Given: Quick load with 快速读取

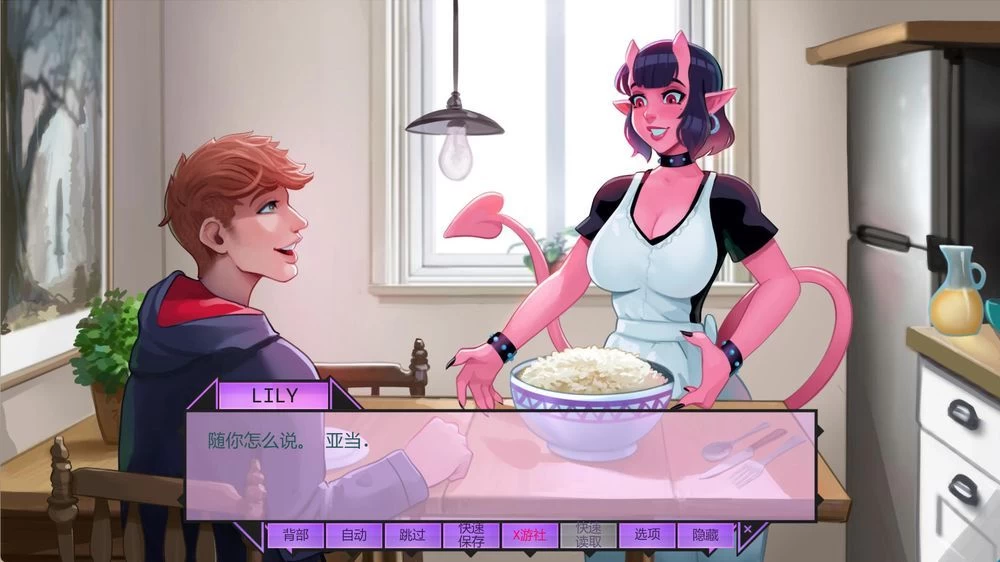Looking at the screenshot, I should (x=588, y=535).
